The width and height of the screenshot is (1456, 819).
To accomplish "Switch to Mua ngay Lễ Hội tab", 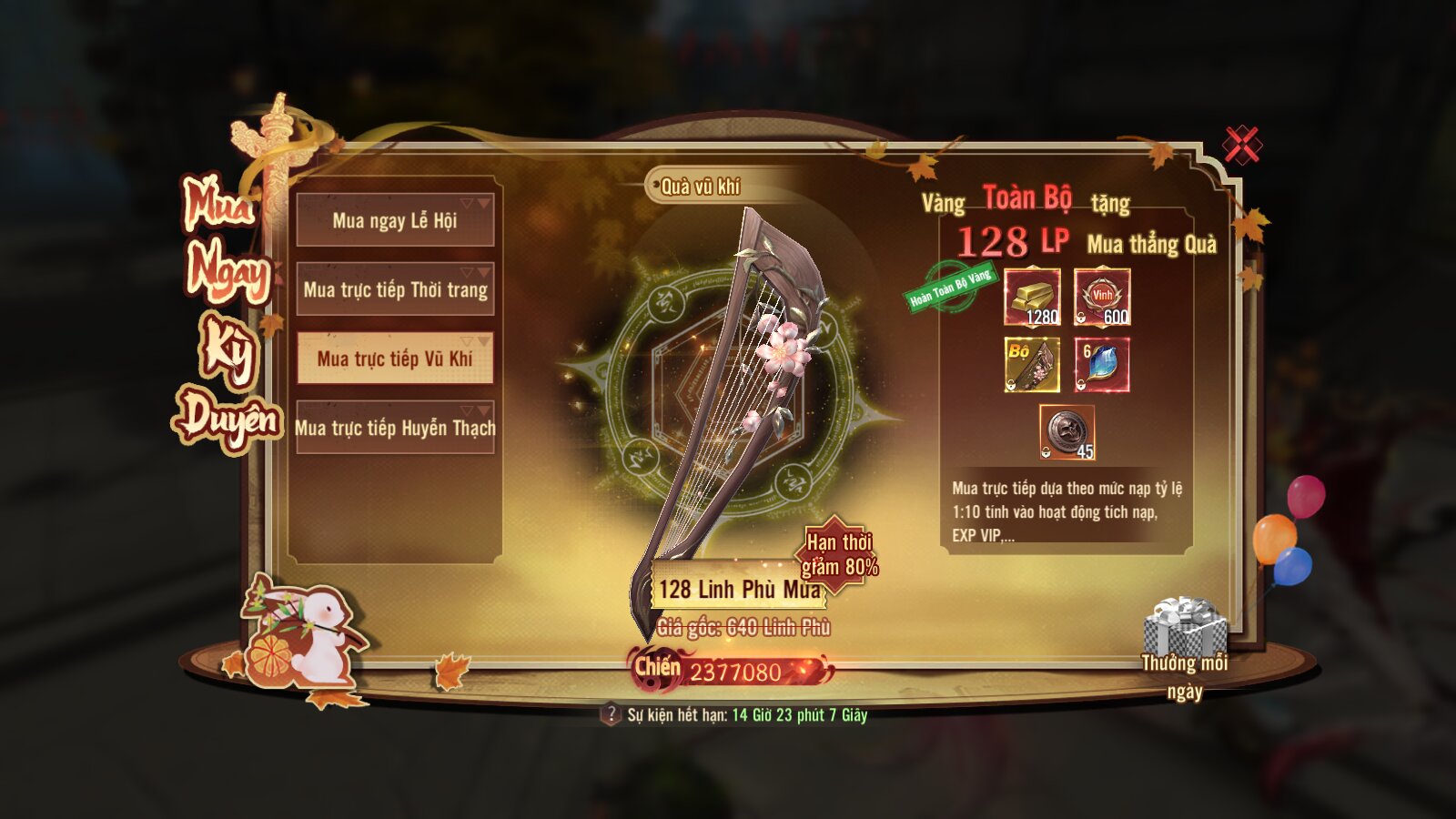I will pos(395,220).
